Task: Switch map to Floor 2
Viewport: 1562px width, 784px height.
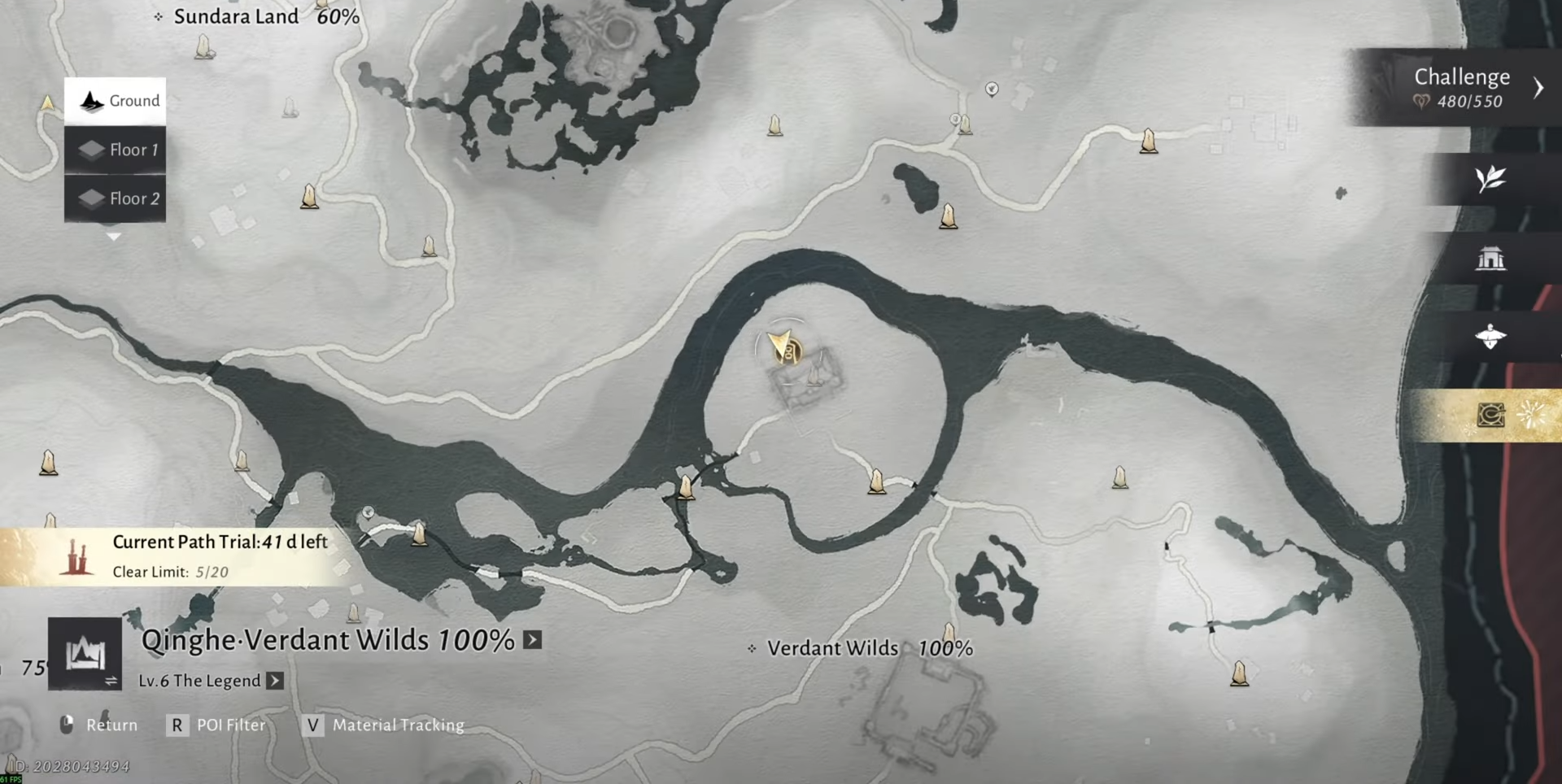Action: coord(116,198)
